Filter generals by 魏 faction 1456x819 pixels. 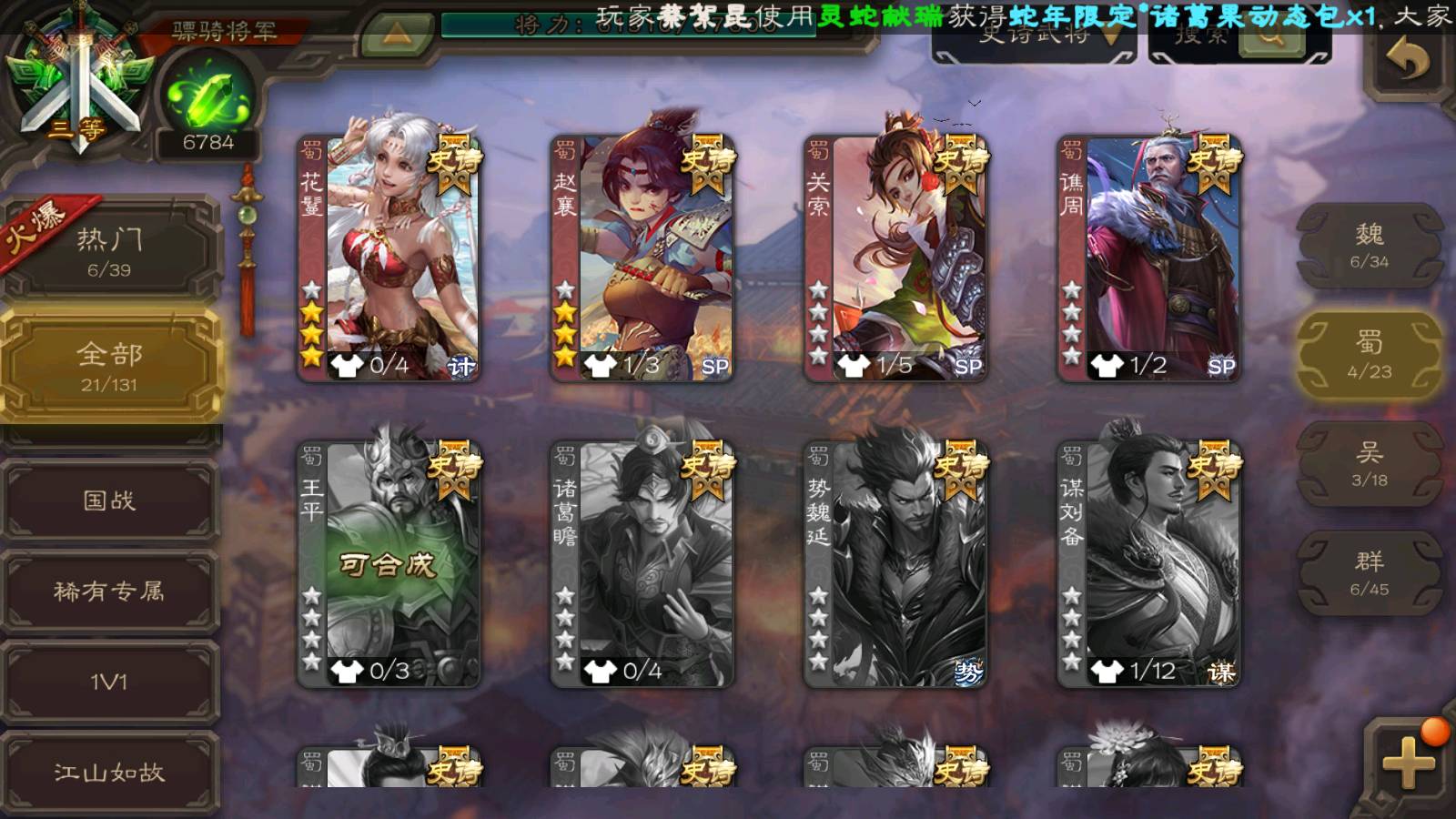pyautogui.click(x=1369, y=246)
